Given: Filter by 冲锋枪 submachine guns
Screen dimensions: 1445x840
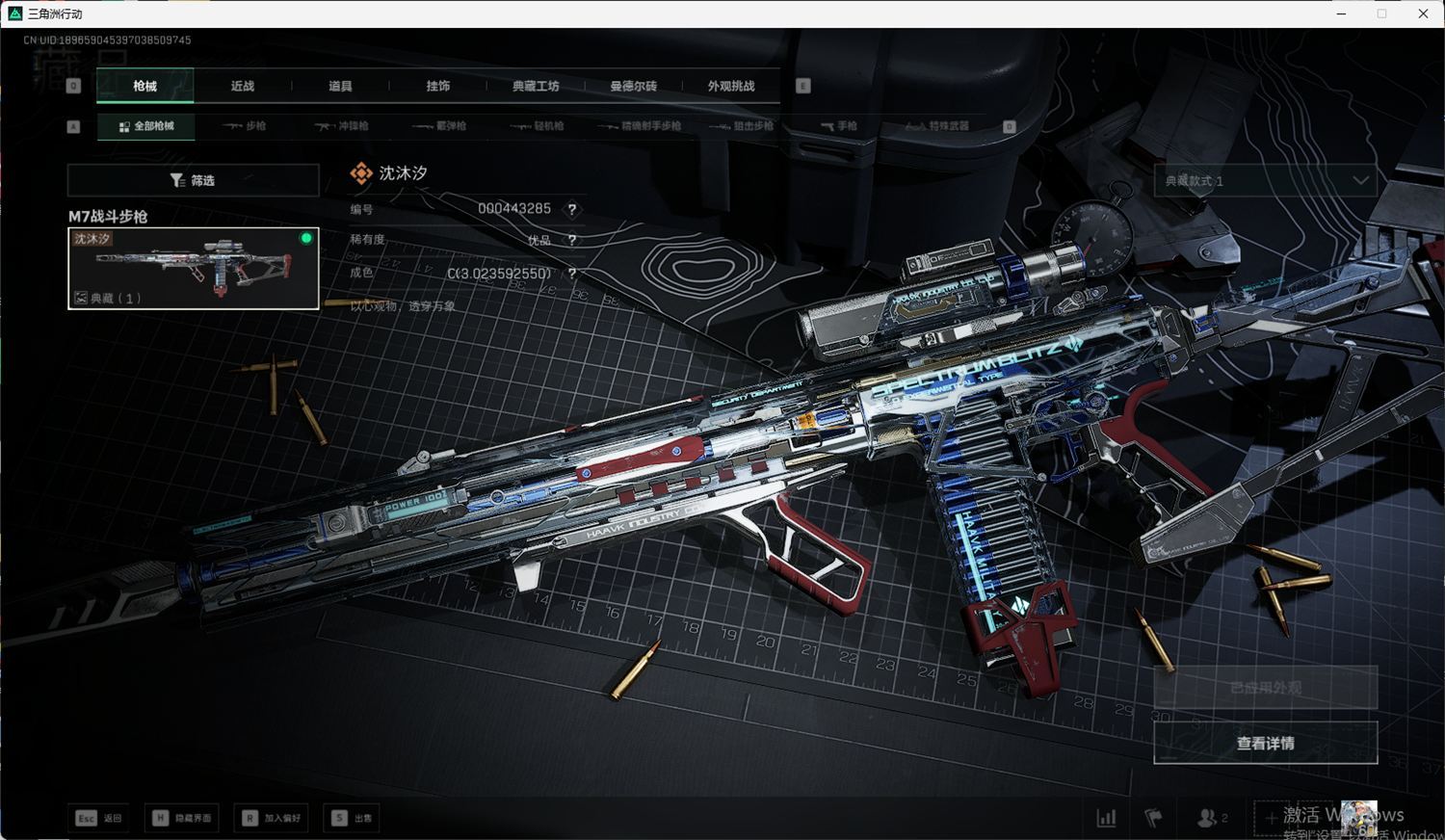Looking at the screenshot, I should [x=342, y=126].
